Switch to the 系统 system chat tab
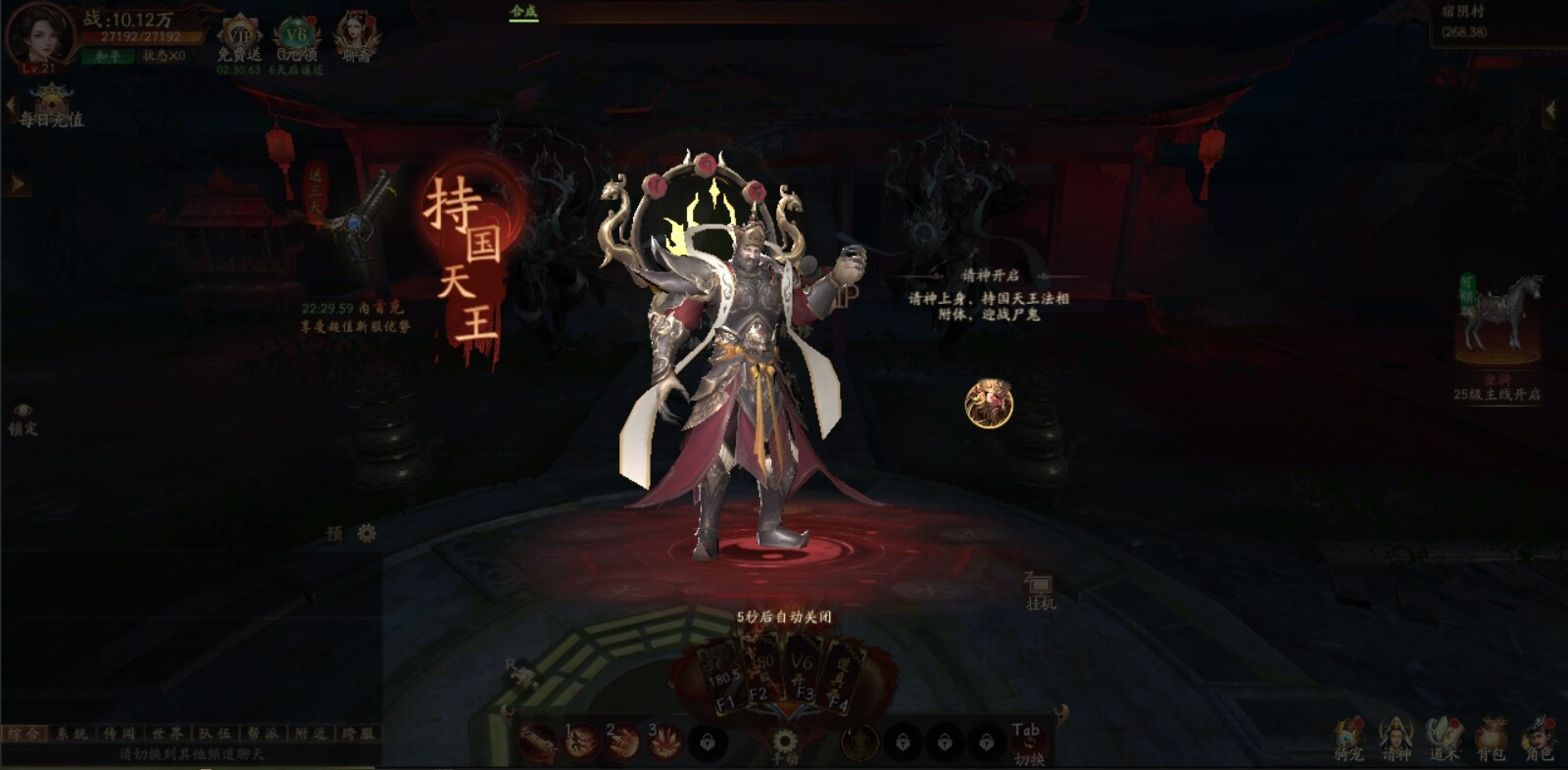This screenshot has height=770, width=1568. [x=72, y=733]
